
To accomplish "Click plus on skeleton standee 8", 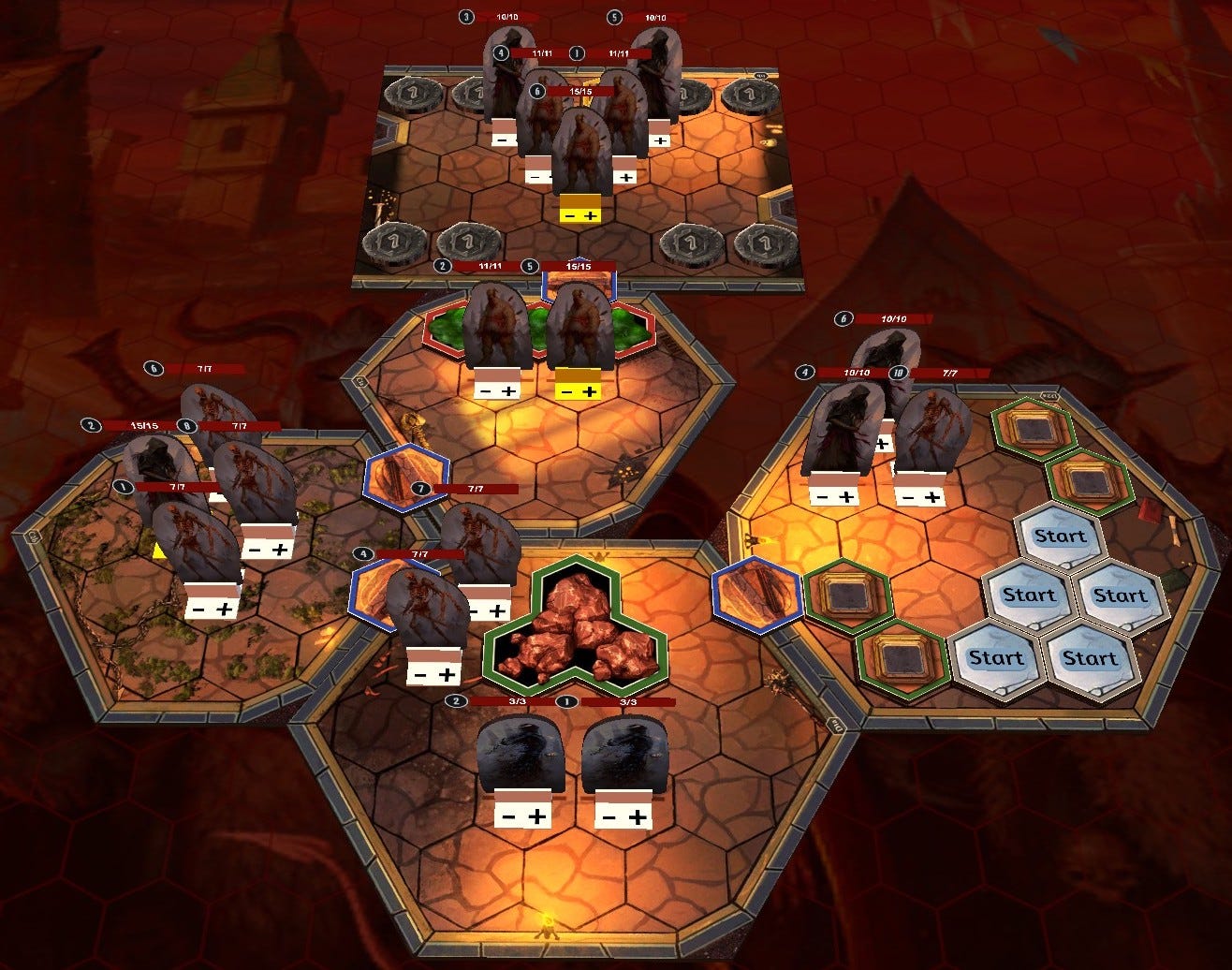I will pyautogui.click(x=280, y=551).
